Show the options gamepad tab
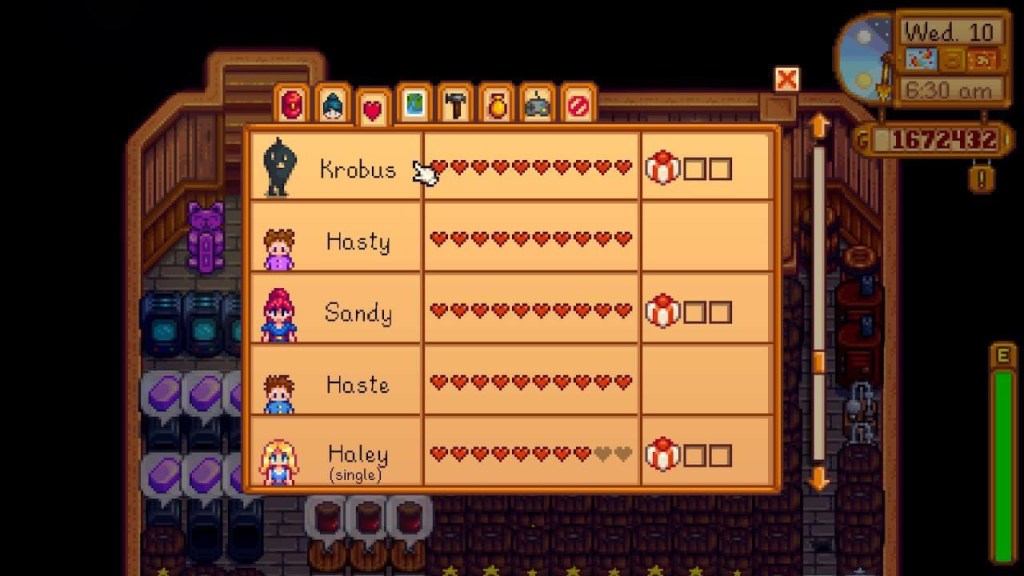The width and height of the screenshot is (1024, 576). pos(538,105)
